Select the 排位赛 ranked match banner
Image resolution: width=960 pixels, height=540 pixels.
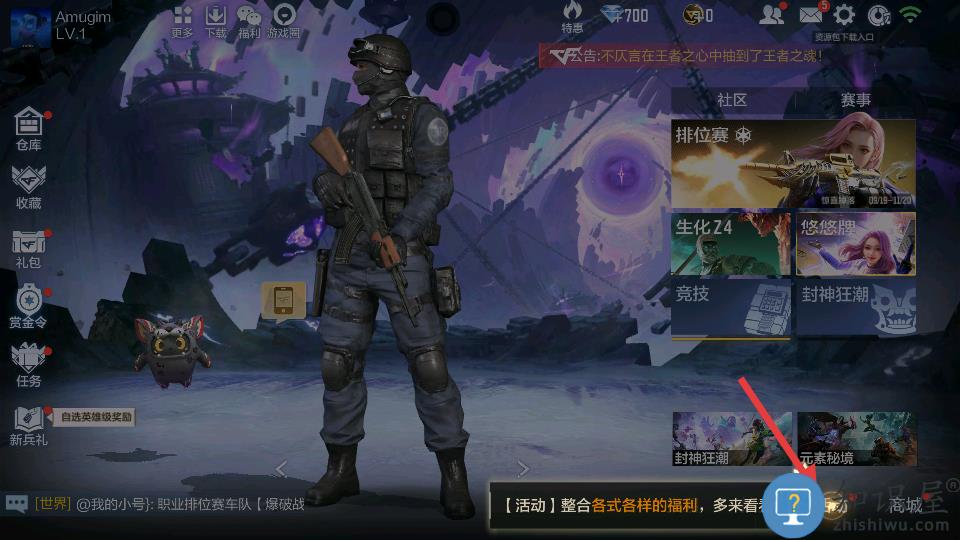[x=793, y=163]
